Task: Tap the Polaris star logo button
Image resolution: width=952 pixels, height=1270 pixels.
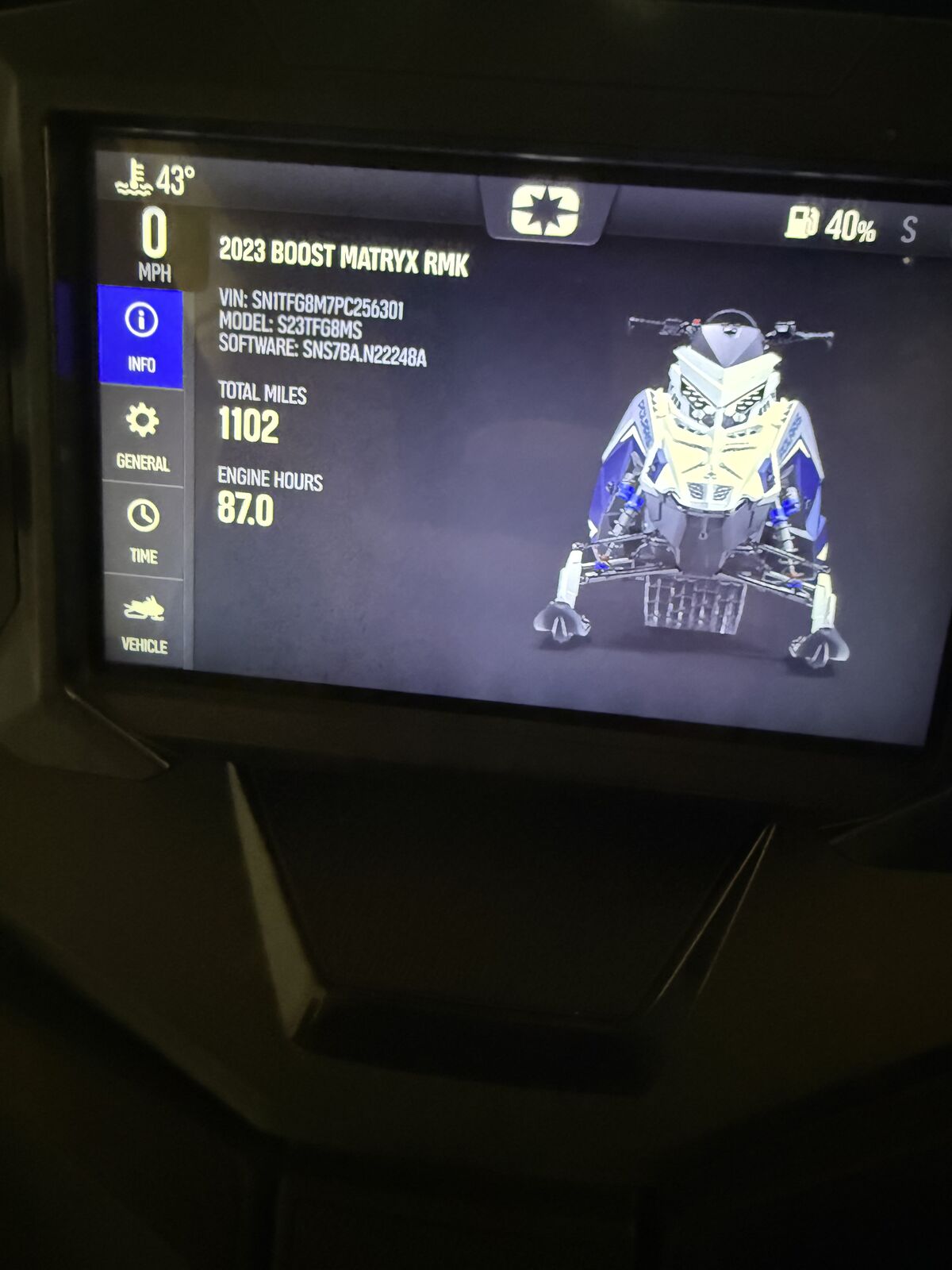Action: tap(545, 210)
